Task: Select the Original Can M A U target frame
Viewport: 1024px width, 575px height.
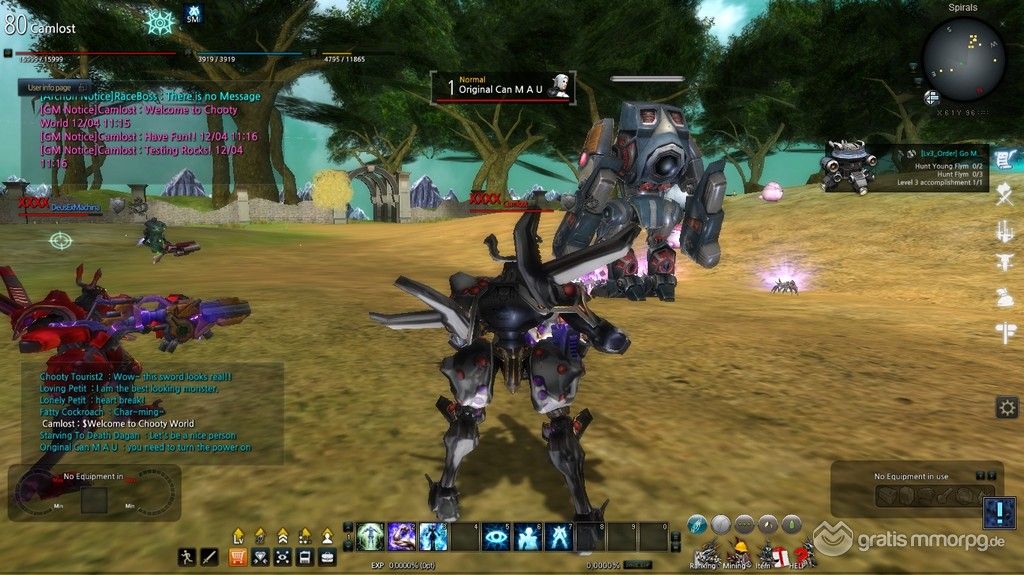Action: click(504, 87)
